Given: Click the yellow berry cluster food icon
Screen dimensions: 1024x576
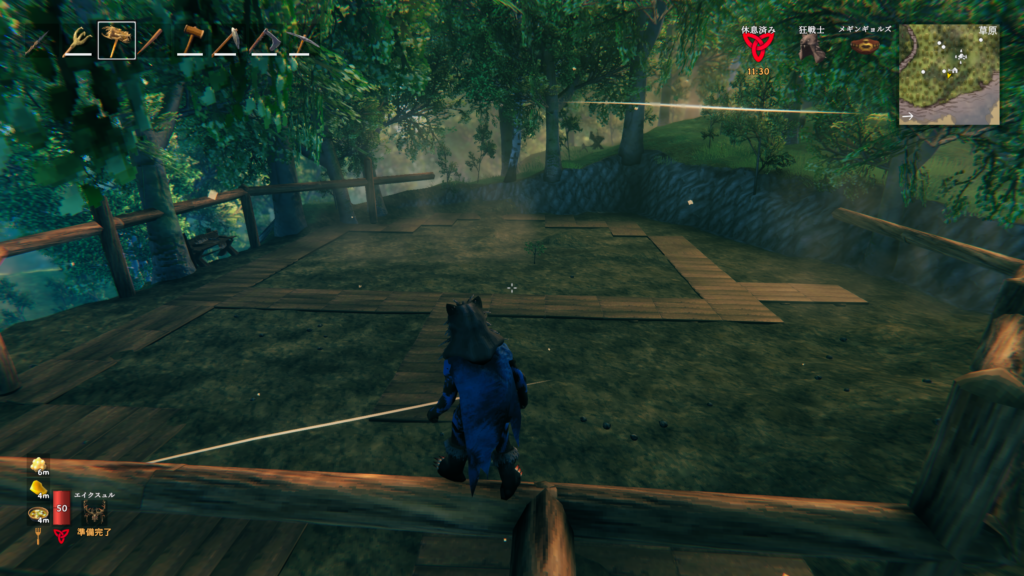Looking at the screenshot, I should tap(38, 466).
